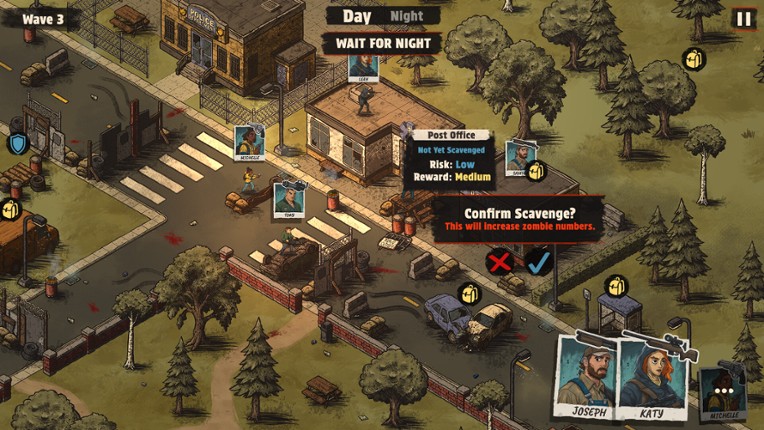Image resolution: width=764 pixels, height=430 pixels.
Task: Switch to the Night phase label
Action: (406, 16)
